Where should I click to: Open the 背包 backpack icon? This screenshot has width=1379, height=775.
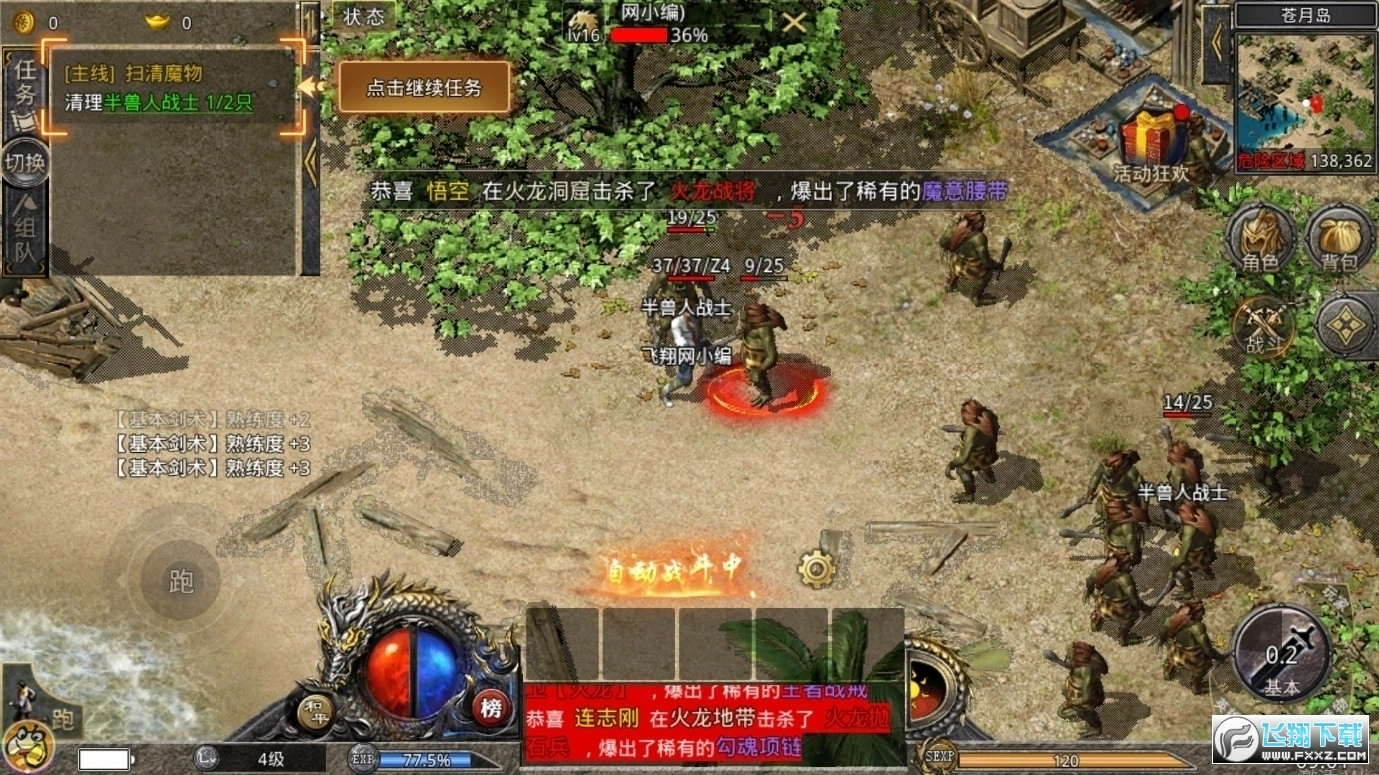coord(1338,239)
